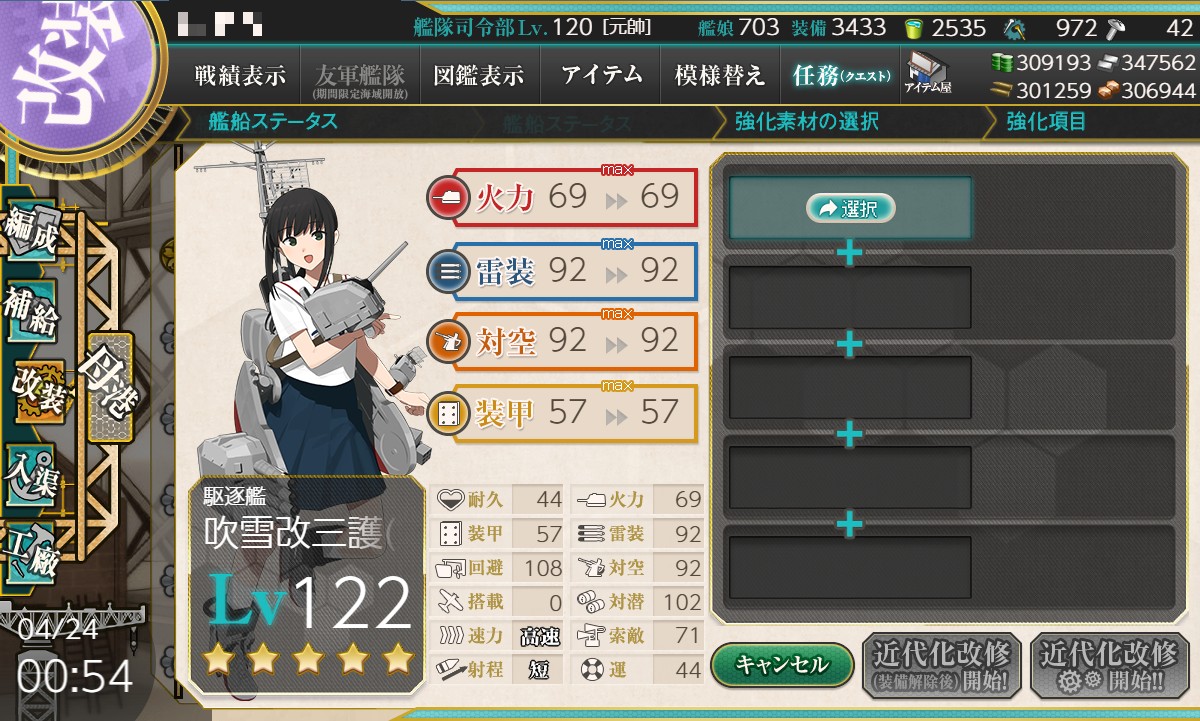Select the 友軍艦隊 friendly fleet menu
1200x721 pixels.
[357, 76]
